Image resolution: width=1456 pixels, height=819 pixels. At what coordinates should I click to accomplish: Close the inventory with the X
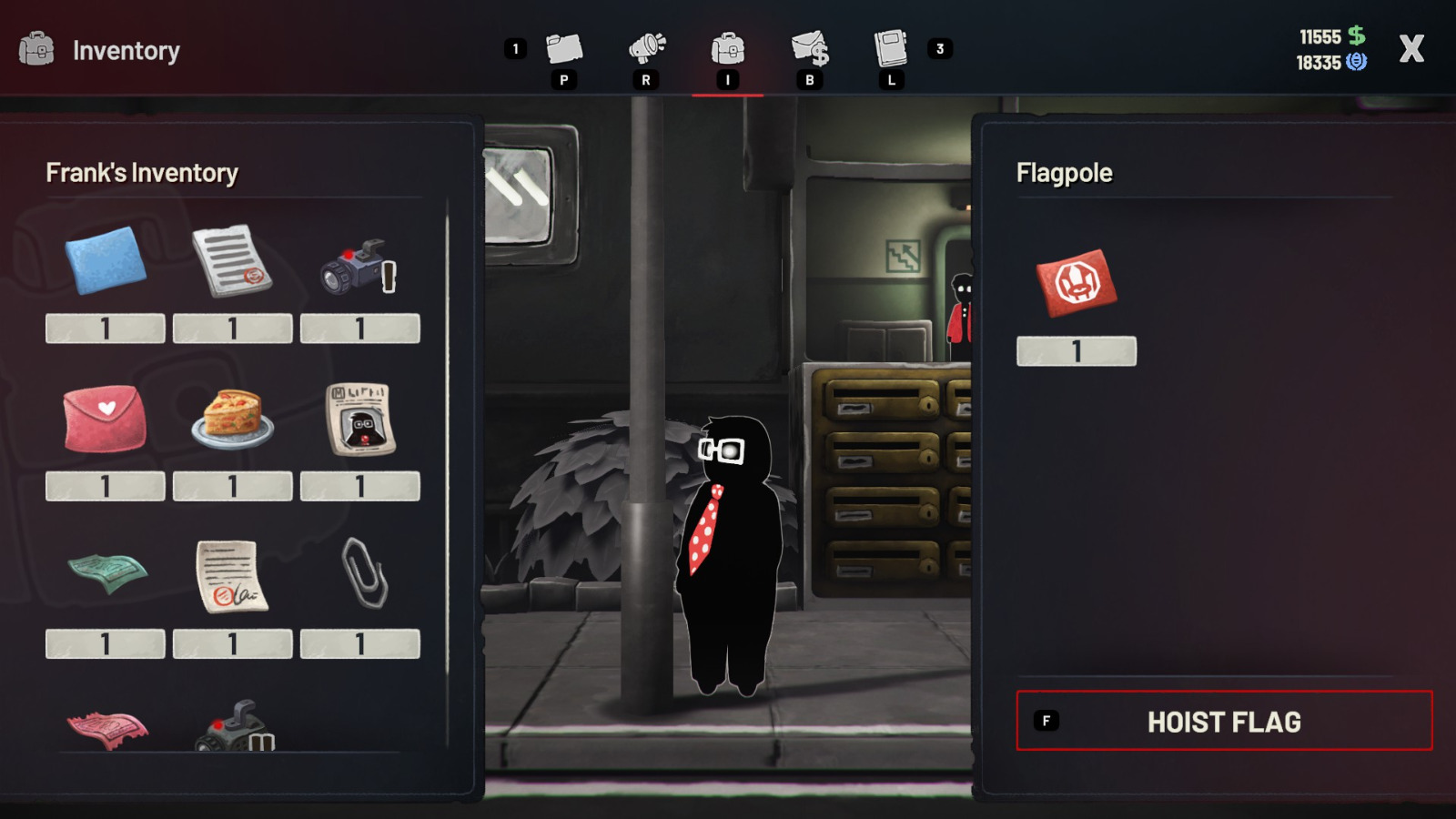[1411, 49]
